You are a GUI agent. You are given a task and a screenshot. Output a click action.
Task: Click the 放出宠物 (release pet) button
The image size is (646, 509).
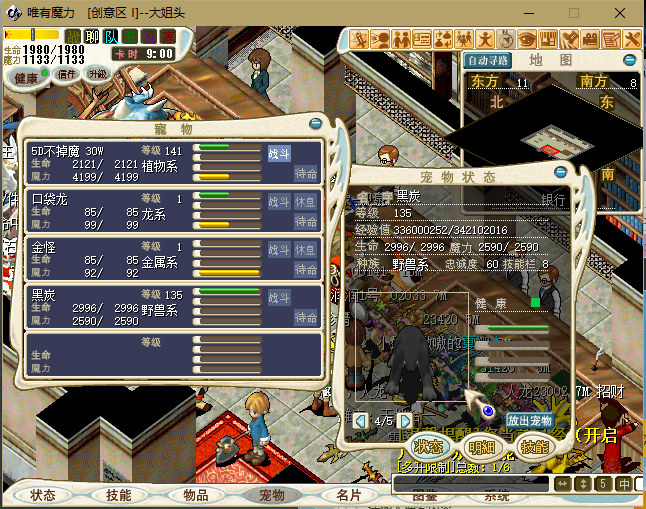point(529,421)
